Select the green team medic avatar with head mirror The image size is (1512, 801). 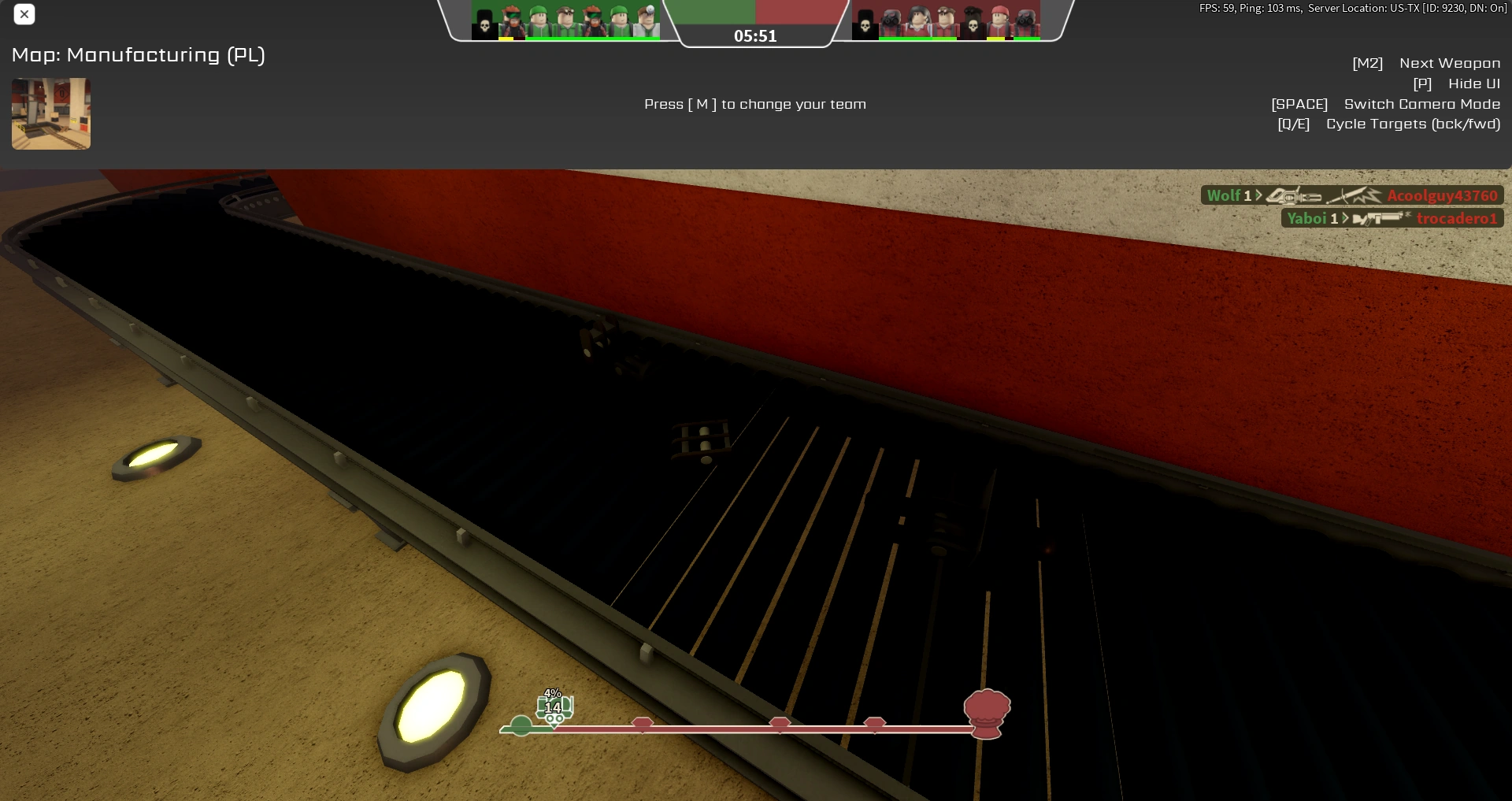[x=648, y=20]
